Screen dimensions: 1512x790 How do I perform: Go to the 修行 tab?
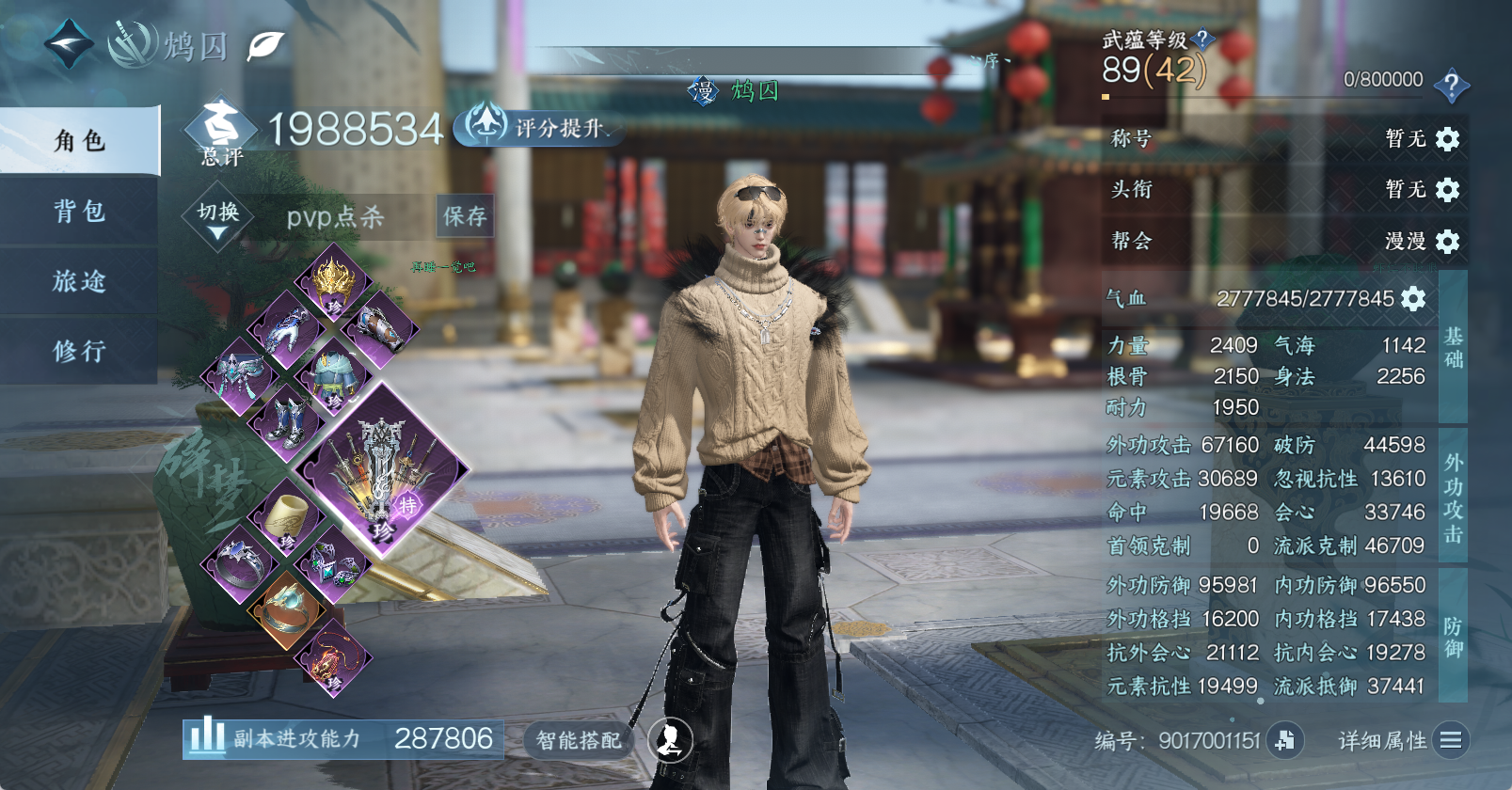tap(79, 351)
